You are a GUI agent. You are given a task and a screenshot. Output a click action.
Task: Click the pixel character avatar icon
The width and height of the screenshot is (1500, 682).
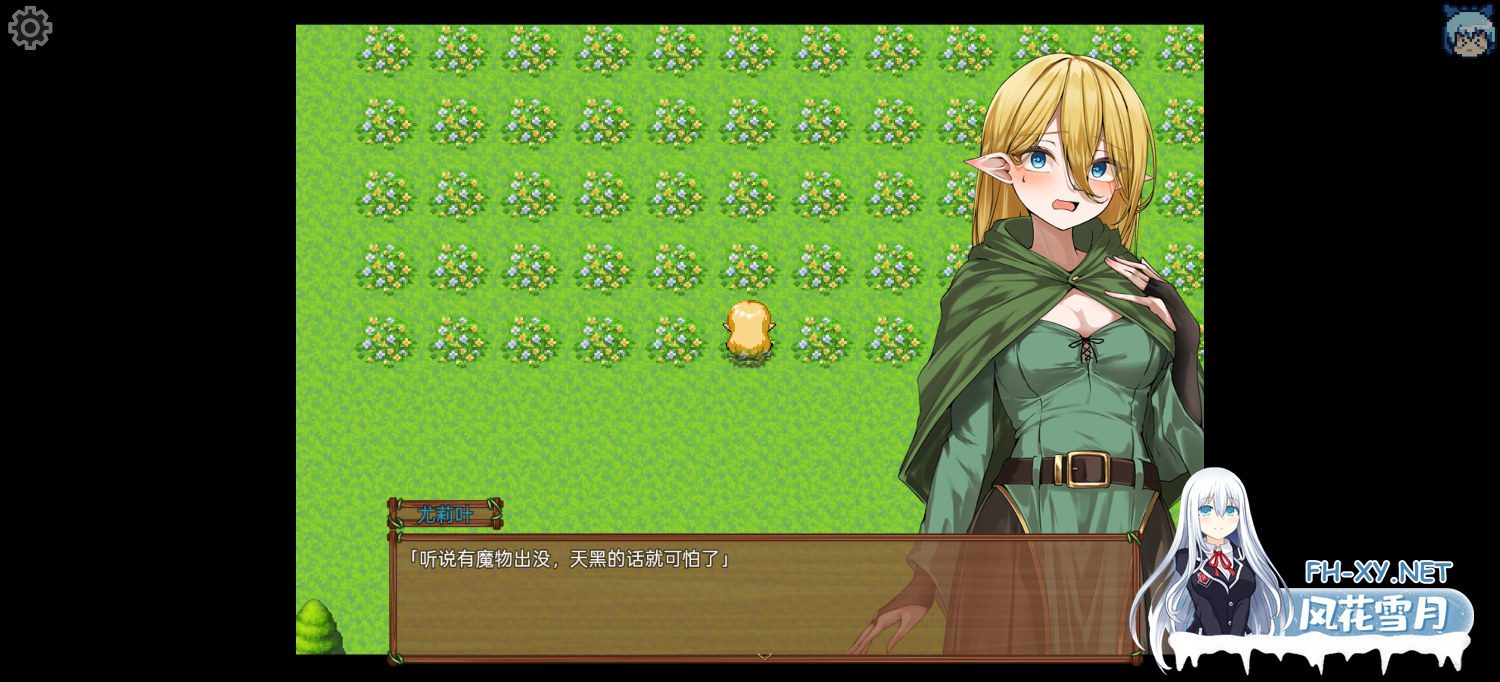click(x=1468, y=30)
